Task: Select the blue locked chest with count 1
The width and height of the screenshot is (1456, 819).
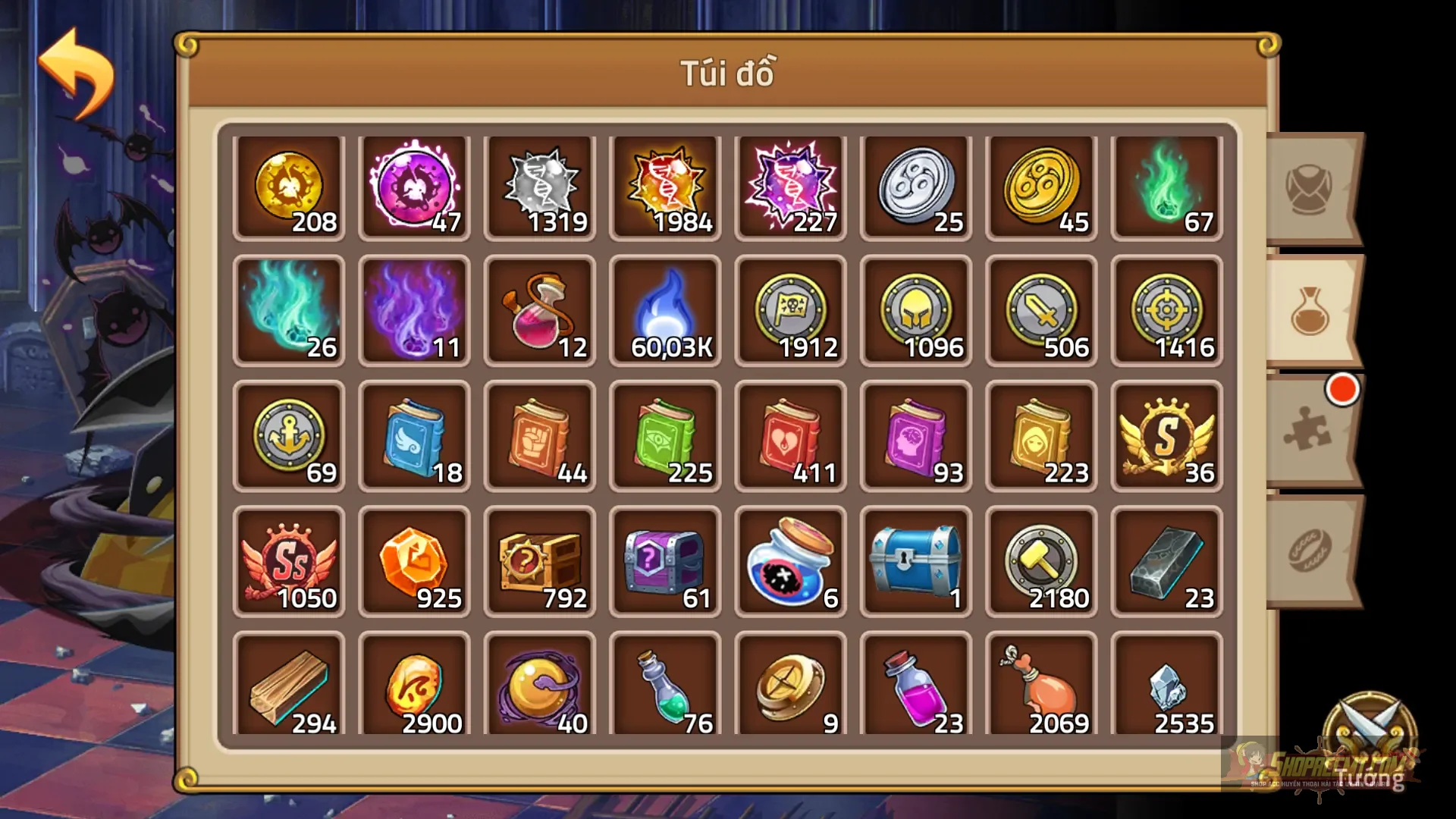Action: click(x=915, y=560)
